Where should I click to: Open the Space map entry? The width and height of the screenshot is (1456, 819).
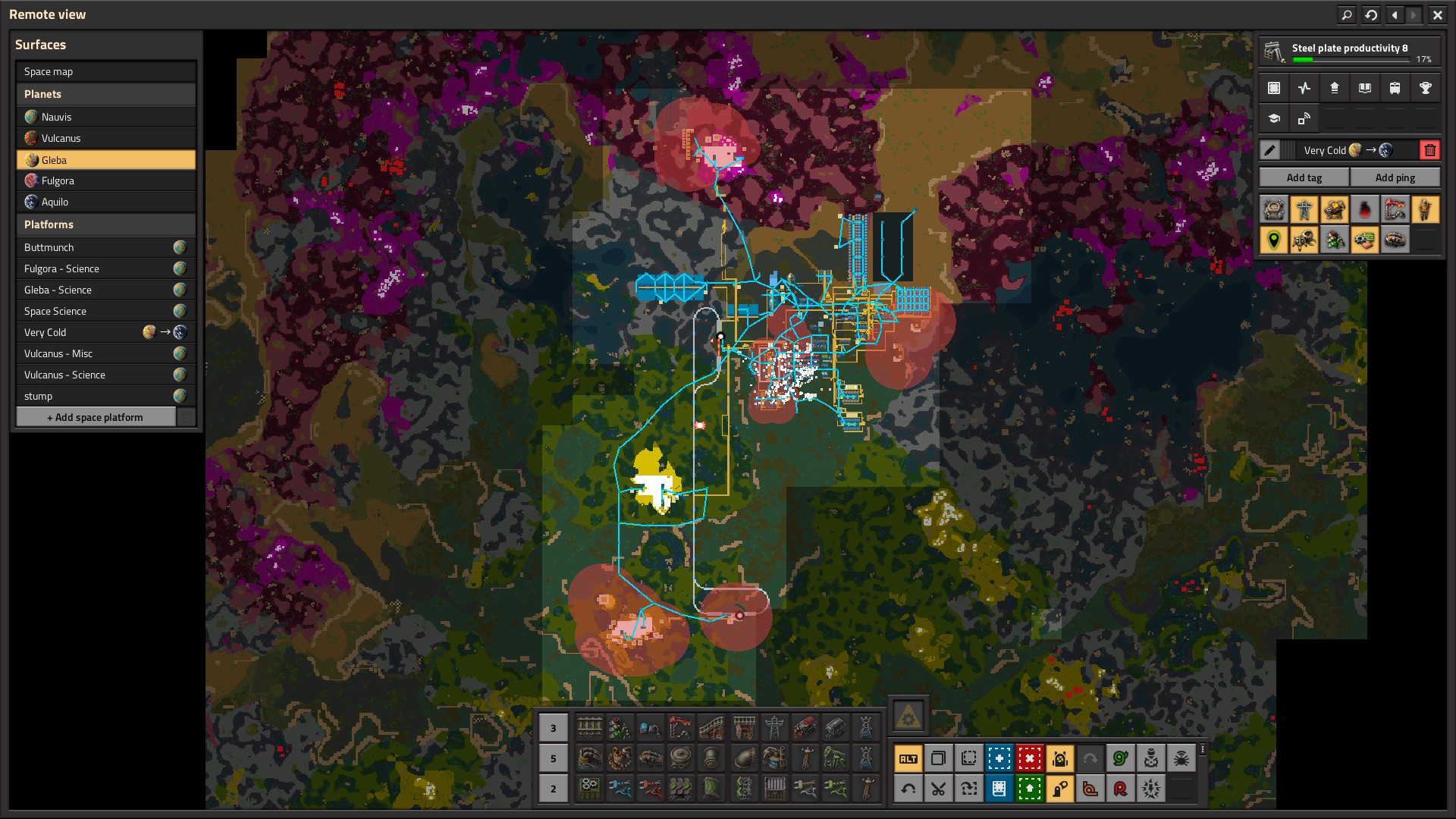pos(105,71)
